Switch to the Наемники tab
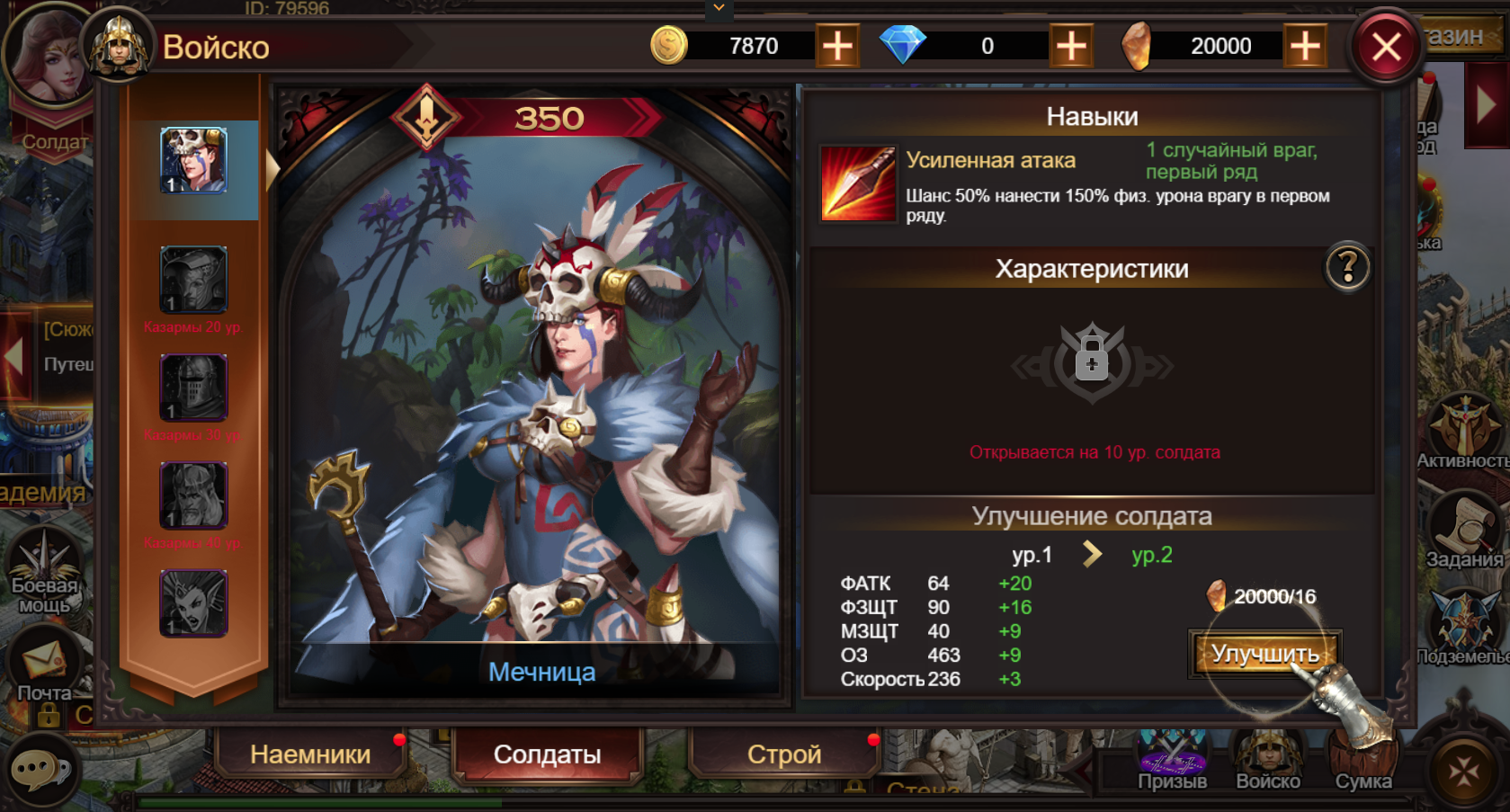Viewport: 1510px width, 812px height. coord(310,754)
